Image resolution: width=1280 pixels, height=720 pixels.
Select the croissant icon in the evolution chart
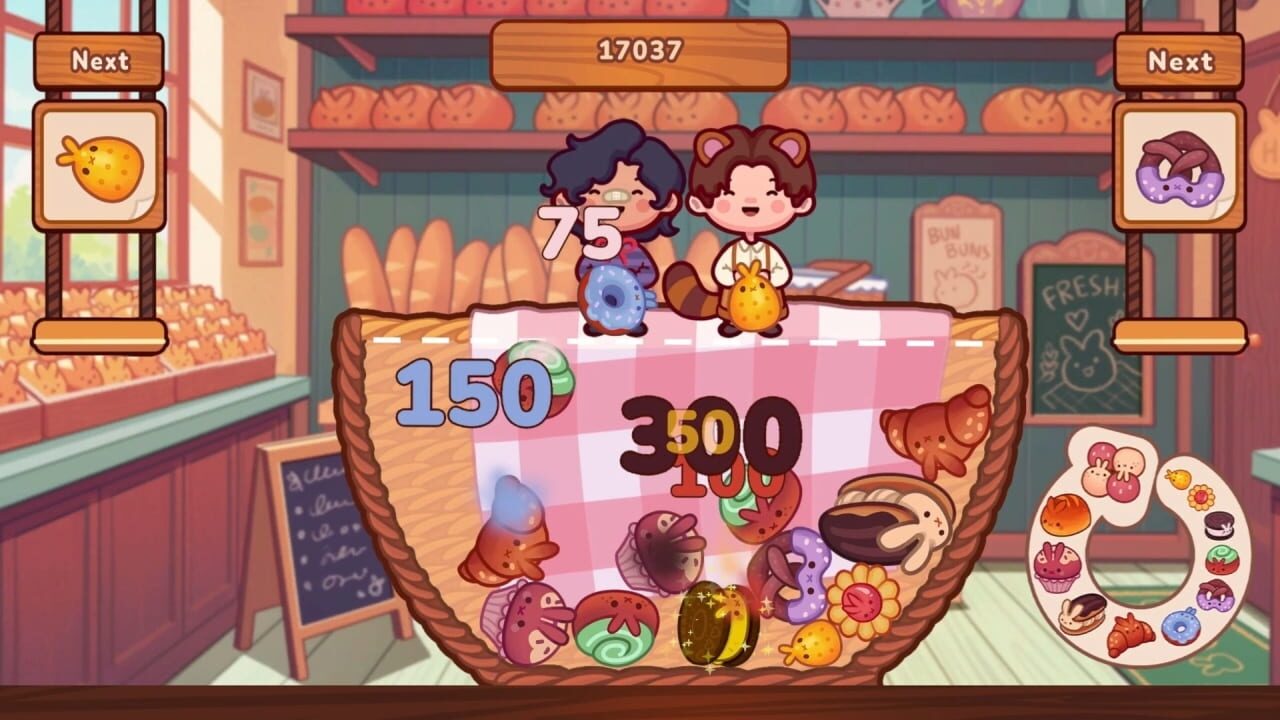[1127, 634]
